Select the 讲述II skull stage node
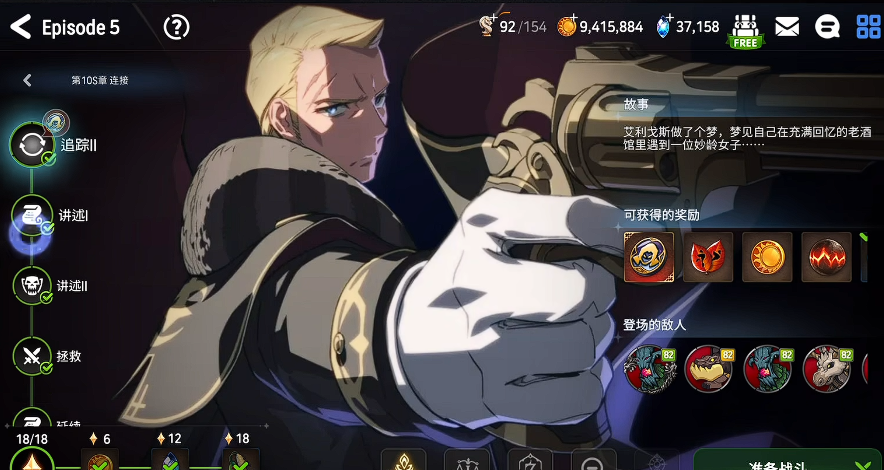884x470 pixels. tap(32, 285)
